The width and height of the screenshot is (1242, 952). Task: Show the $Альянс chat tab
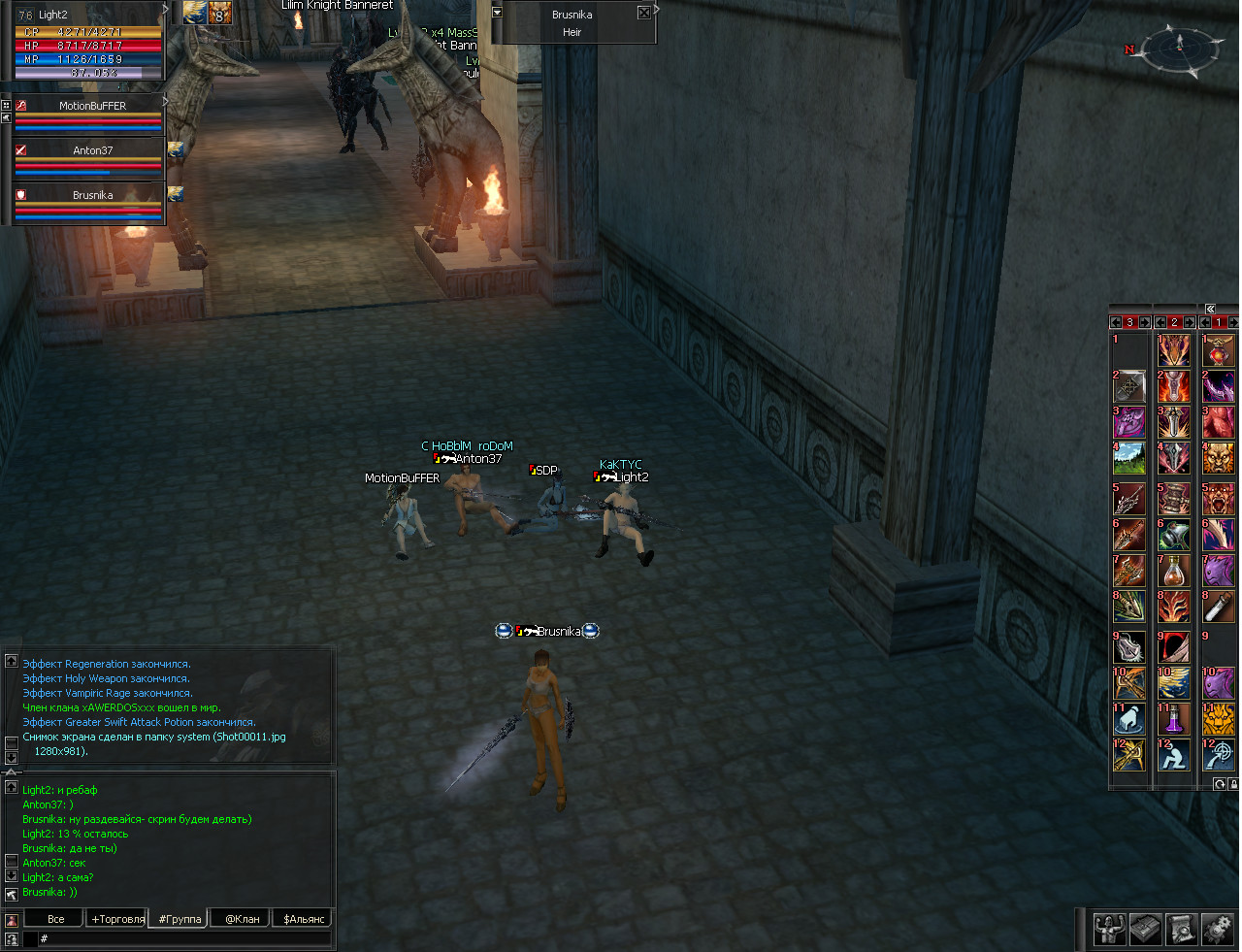(x=305, y=918)
